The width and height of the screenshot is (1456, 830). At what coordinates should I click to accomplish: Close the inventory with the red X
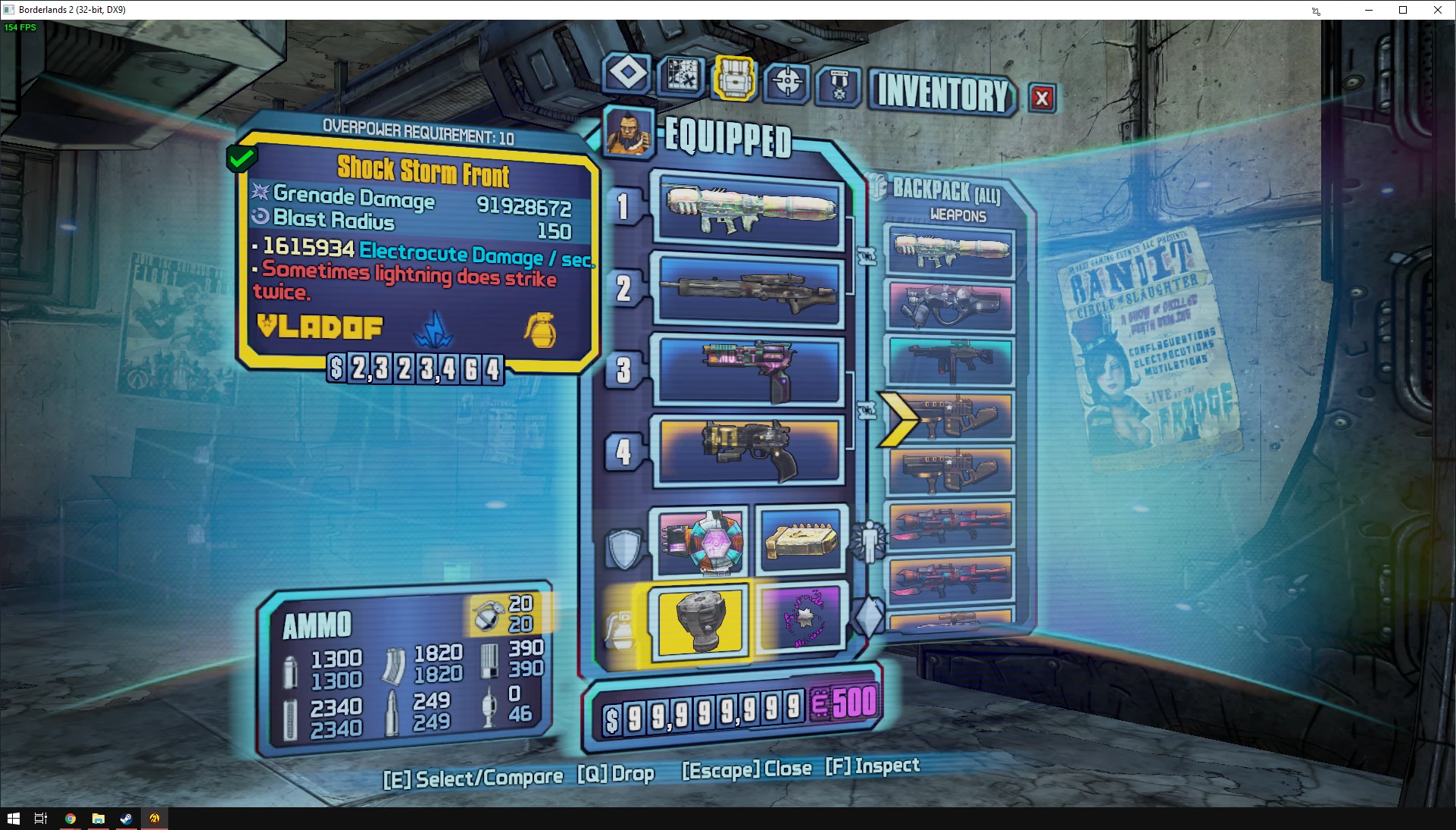point(1042,98)
